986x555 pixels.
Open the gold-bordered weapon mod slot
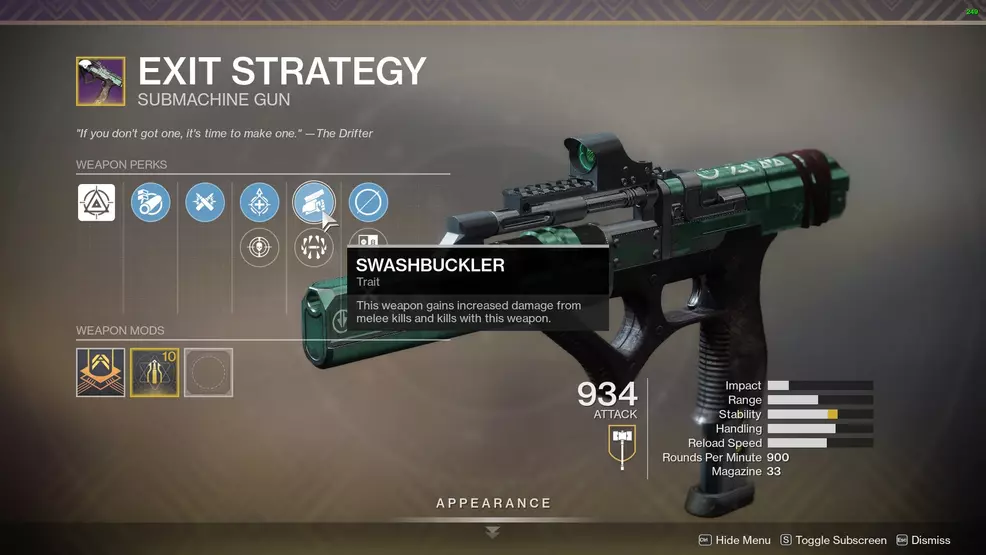155,372
